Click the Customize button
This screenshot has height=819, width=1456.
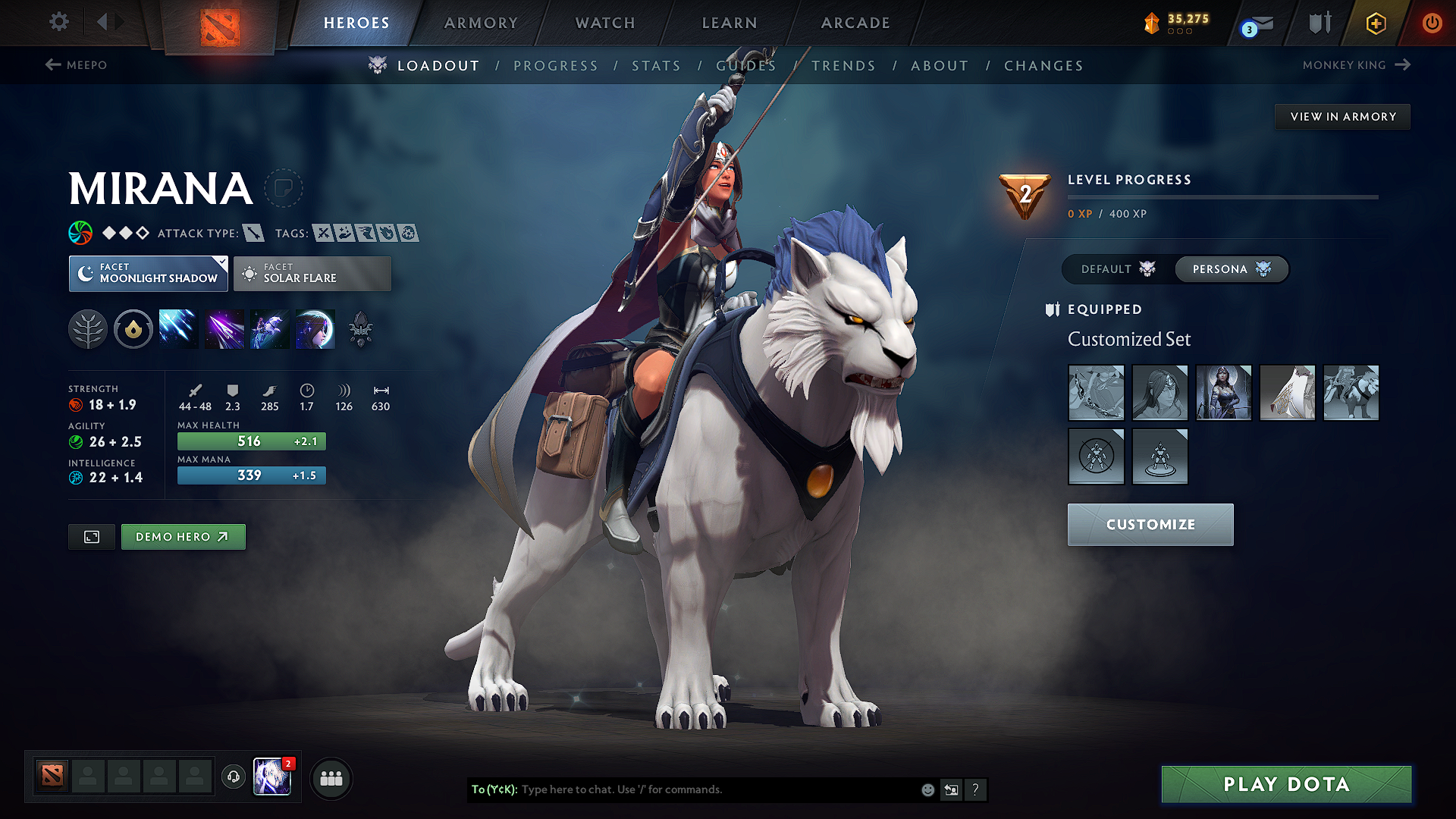point(1150,524)
